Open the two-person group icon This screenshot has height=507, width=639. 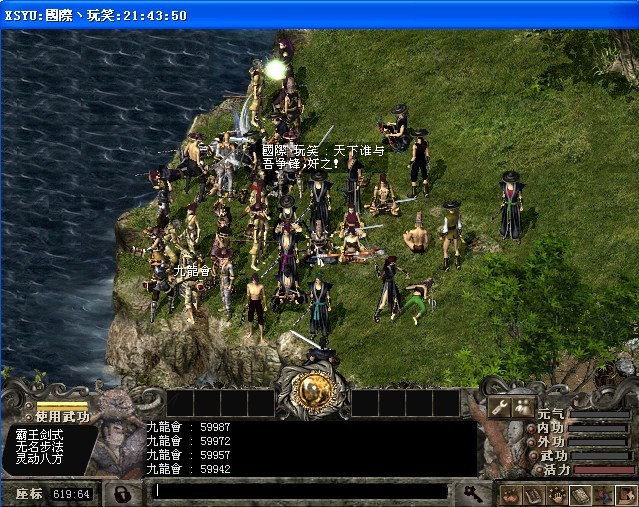tap(521, 406)
